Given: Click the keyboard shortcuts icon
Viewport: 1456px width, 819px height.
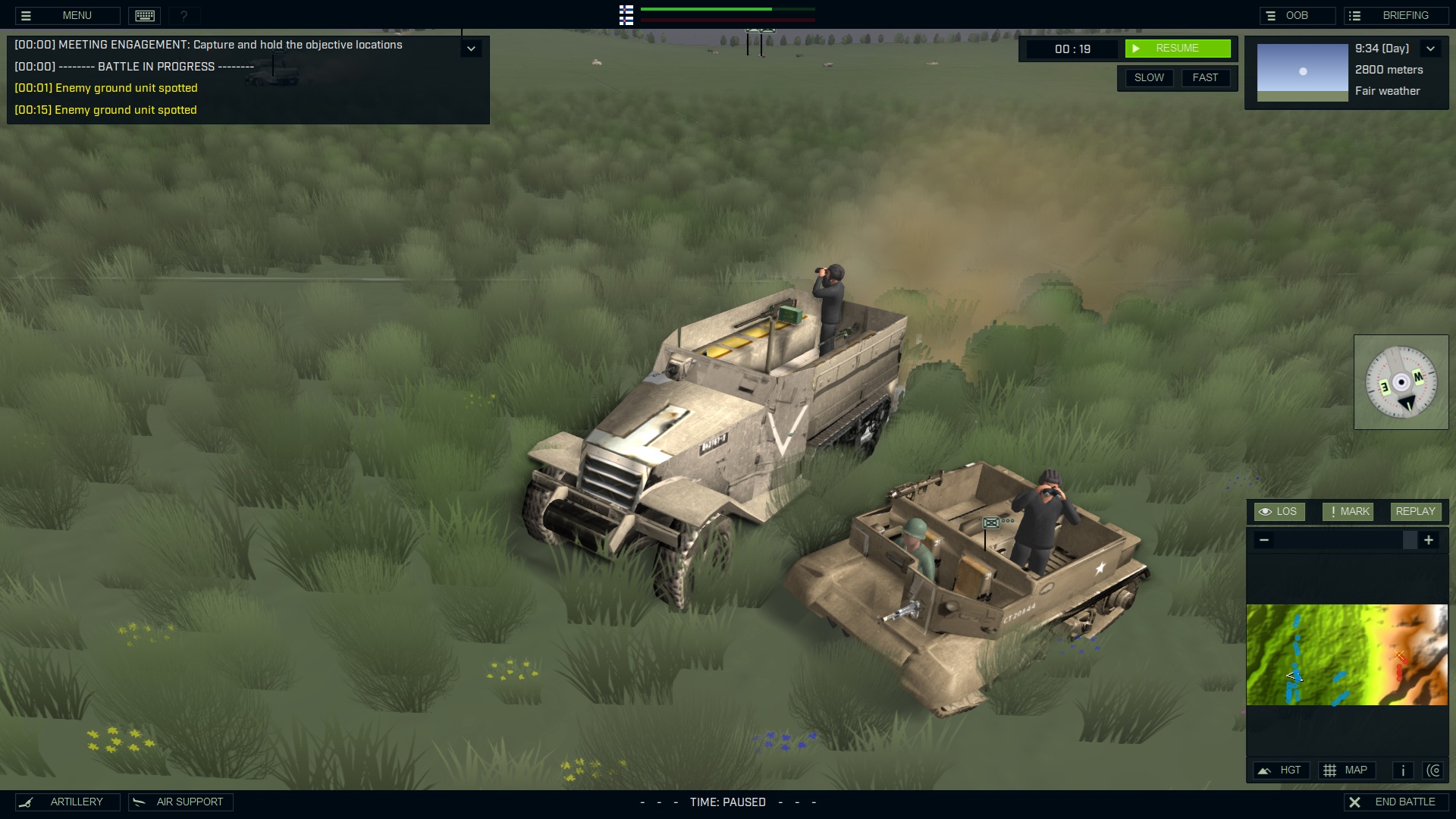Looking at the screenshot, I should [145, 15].
